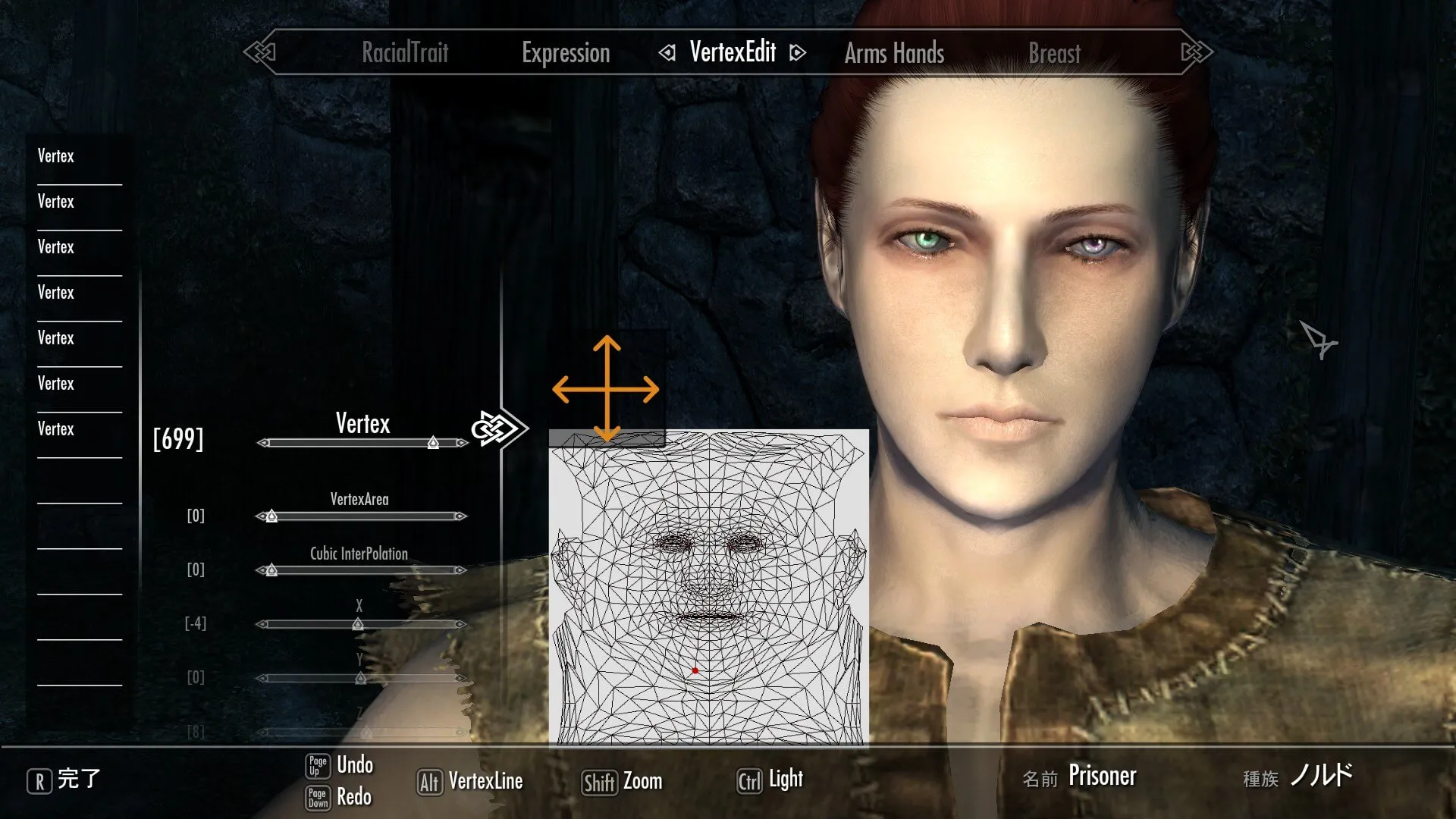Open the Expression tab

coord(566,52)
